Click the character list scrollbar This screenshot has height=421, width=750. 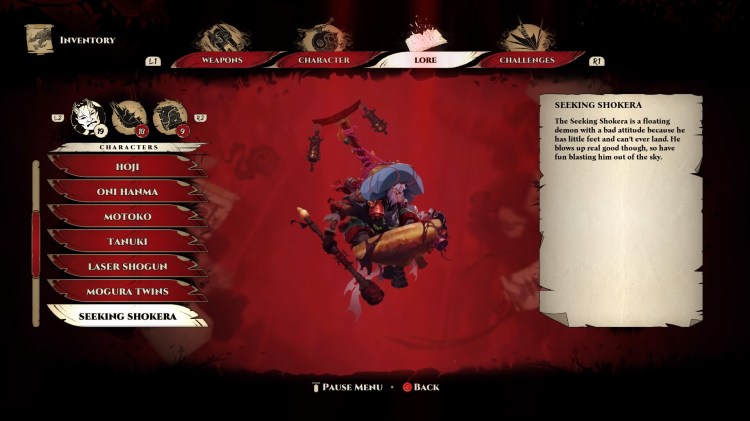(38, 240)
